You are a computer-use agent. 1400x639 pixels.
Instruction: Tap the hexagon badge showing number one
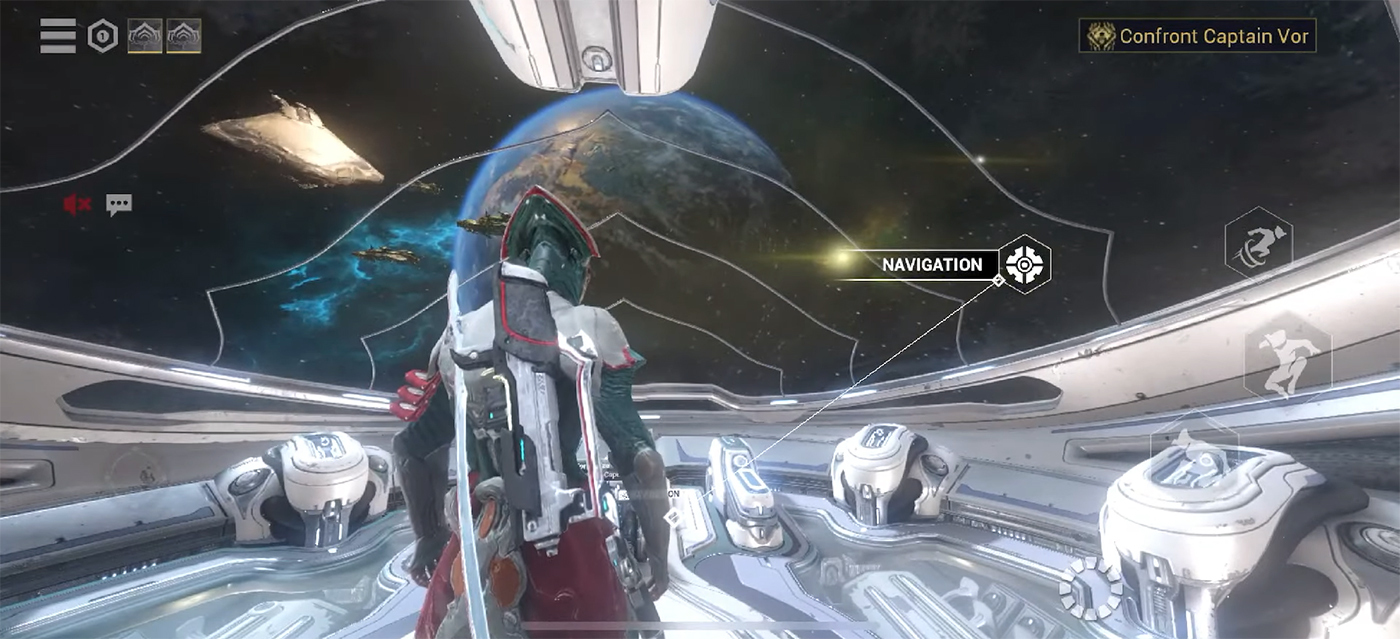click(x=102, y=36)
